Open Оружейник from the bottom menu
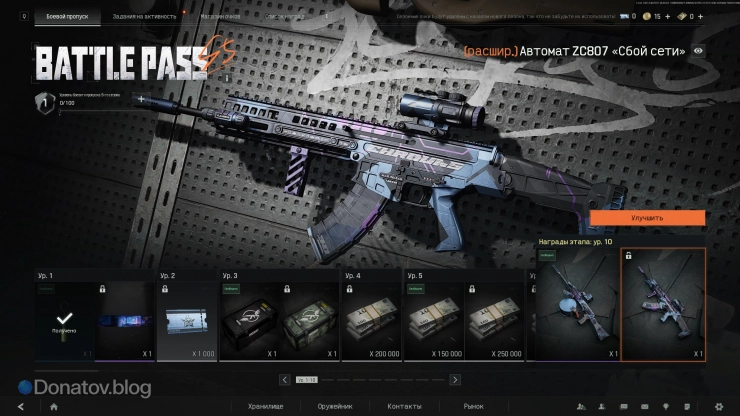The height and width of the screenshot is (416, 740). coord(333,407)
